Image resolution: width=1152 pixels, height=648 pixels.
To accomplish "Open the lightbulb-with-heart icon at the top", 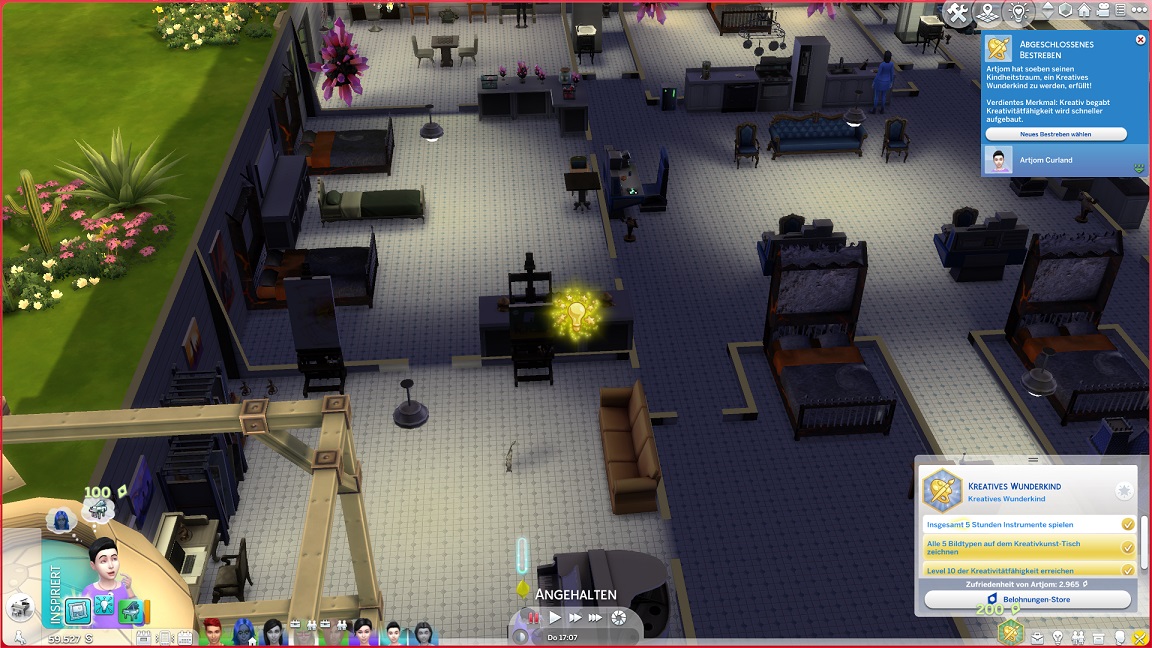I will (x=1019, y=12).
